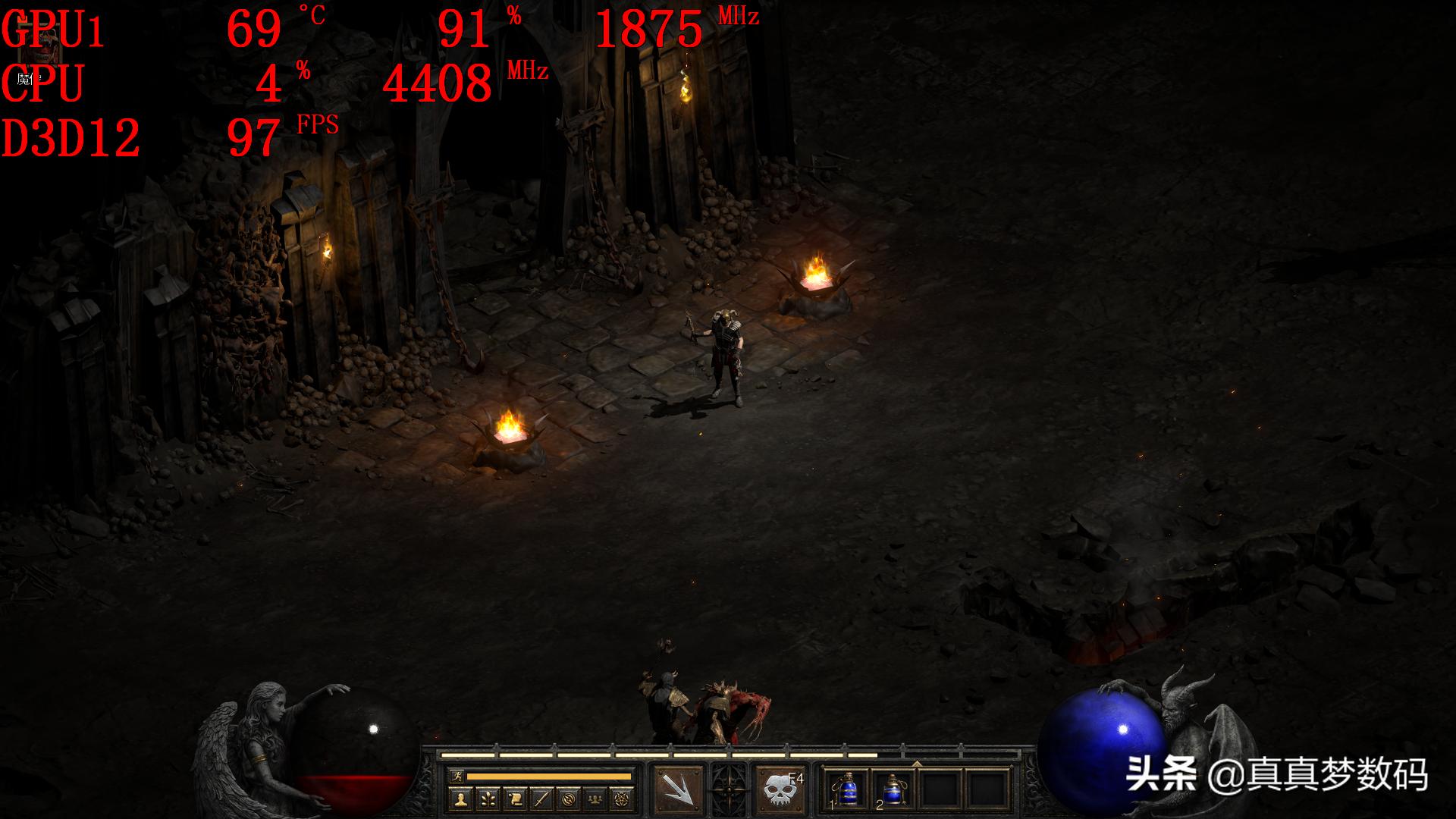Select the skull skill bound to F4
This screenshot has height=819, width=1456.
click(781, 789)
